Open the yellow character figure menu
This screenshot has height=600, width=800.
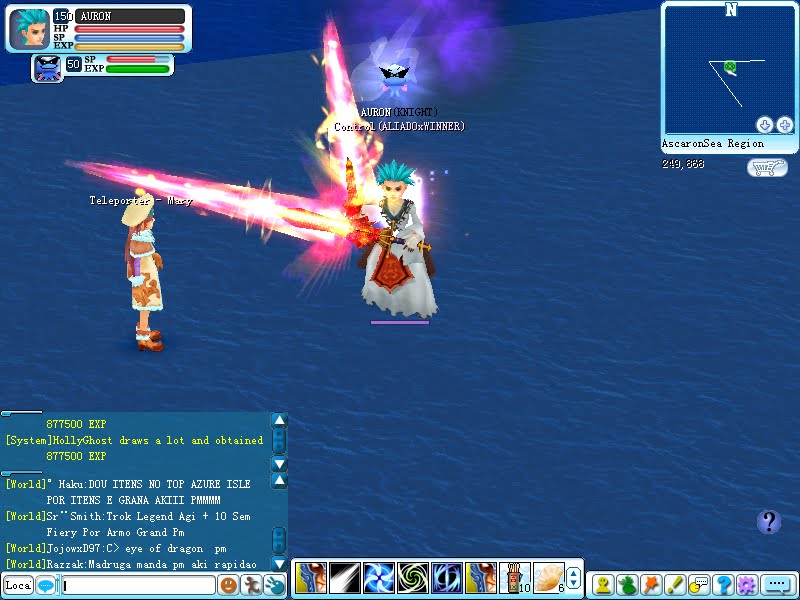pos(604,586)
